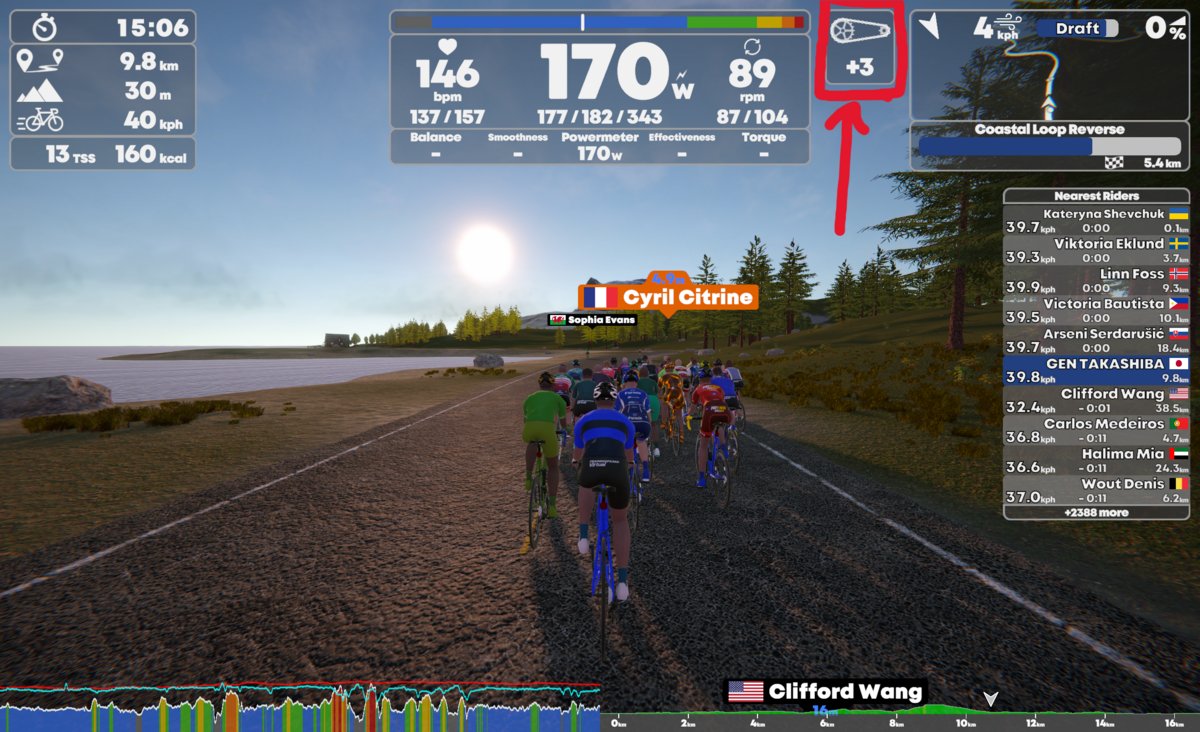The image size is (1200, 732).
Task: Select Kateryna Shevchuk in Nearest Riders
Action: click(x=1096, y=221)
